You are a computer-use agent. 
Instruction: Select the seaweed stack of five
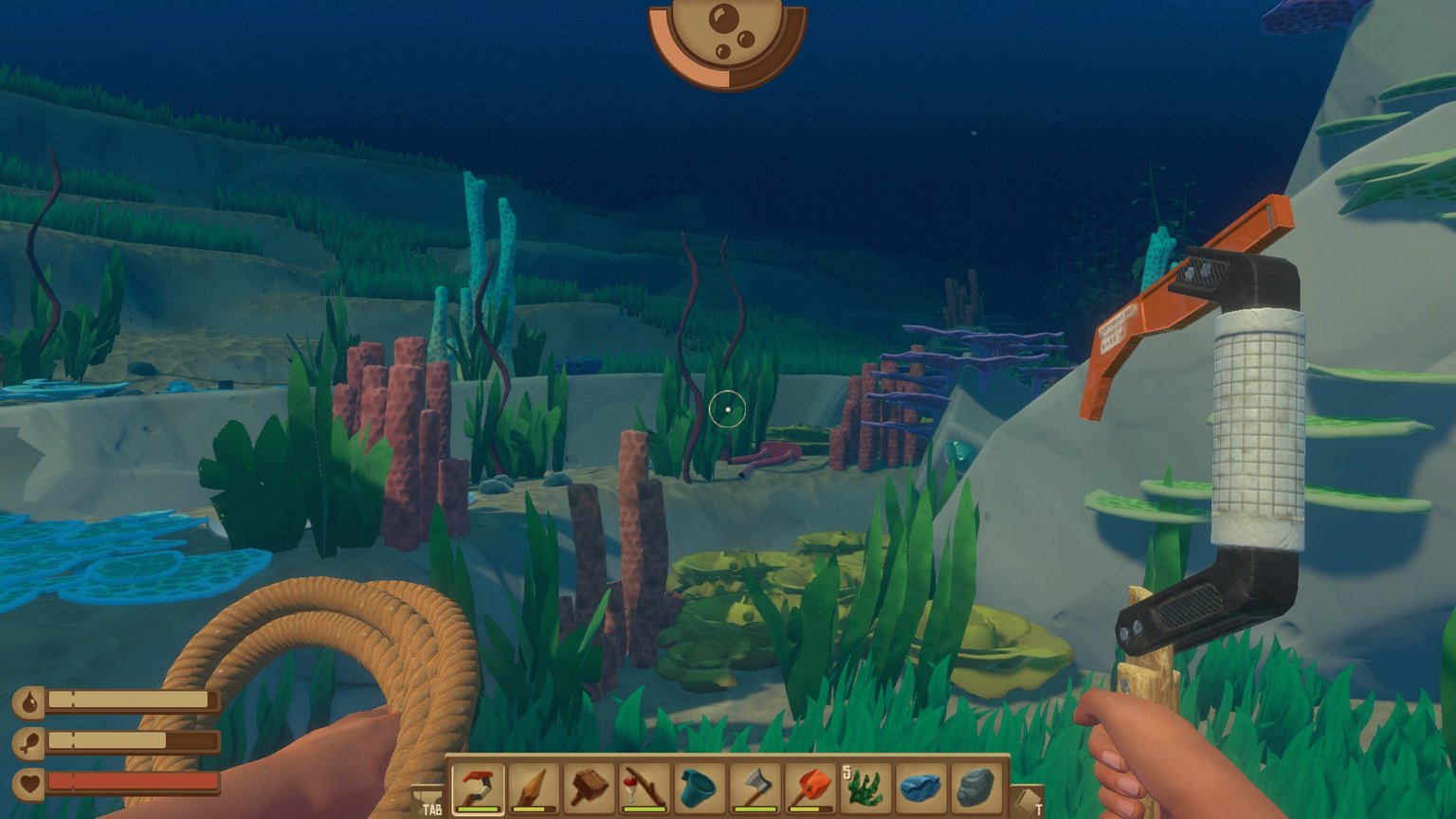pos(865,788)
